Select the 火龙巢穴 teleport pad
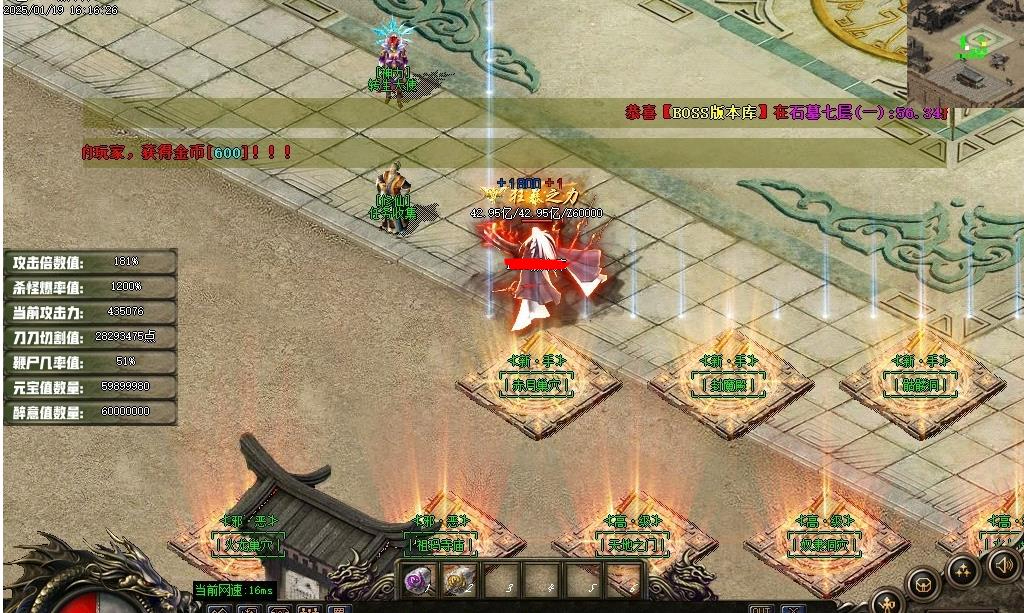1024x613 pixels. point(248,545)
